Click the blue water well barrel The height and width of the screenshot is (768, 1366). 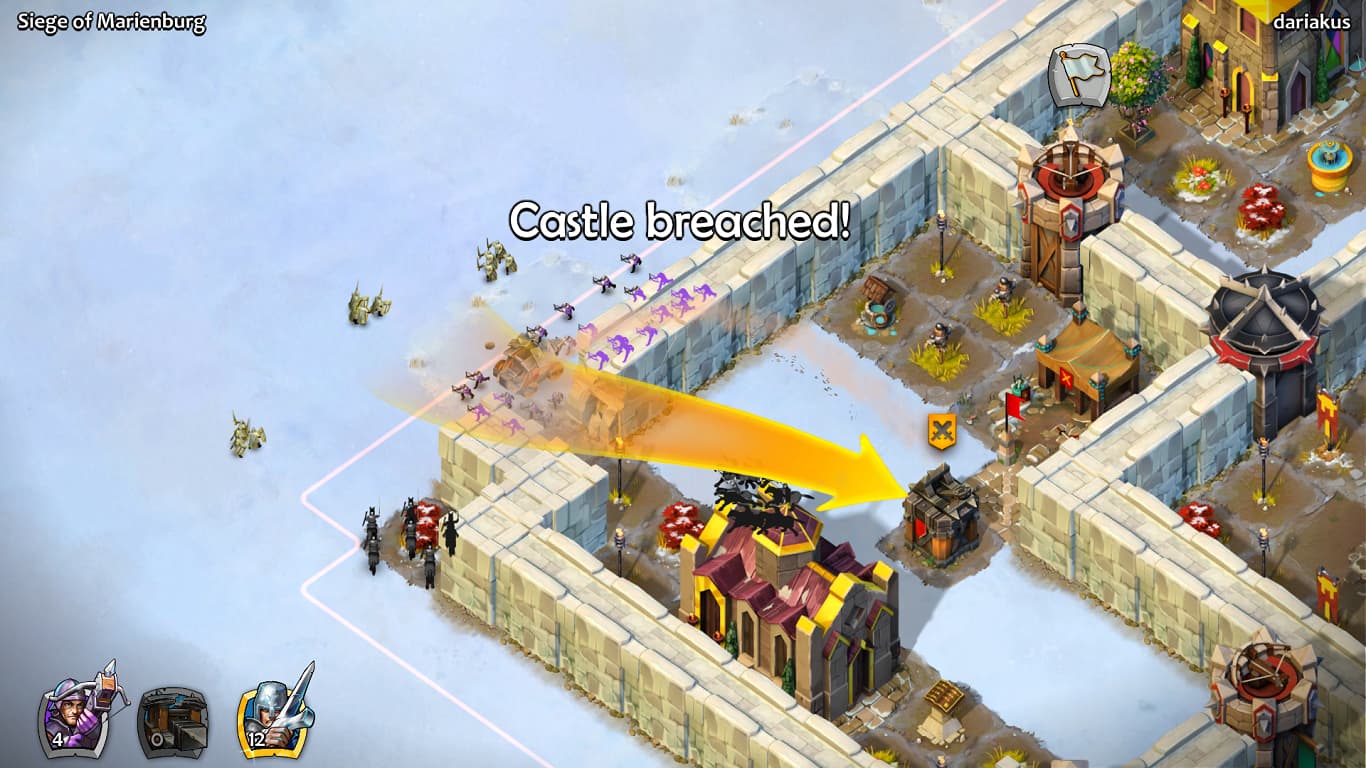880,310
